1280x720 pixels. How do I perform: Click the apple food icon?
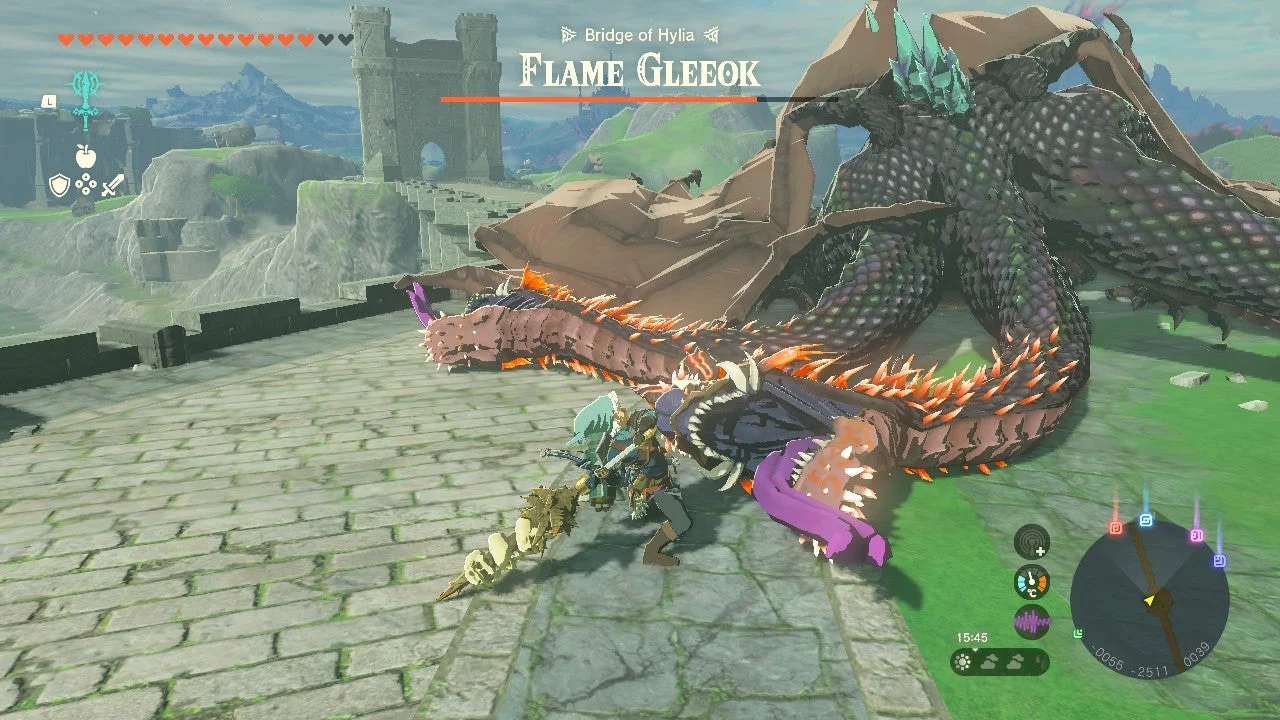point(85,155)
